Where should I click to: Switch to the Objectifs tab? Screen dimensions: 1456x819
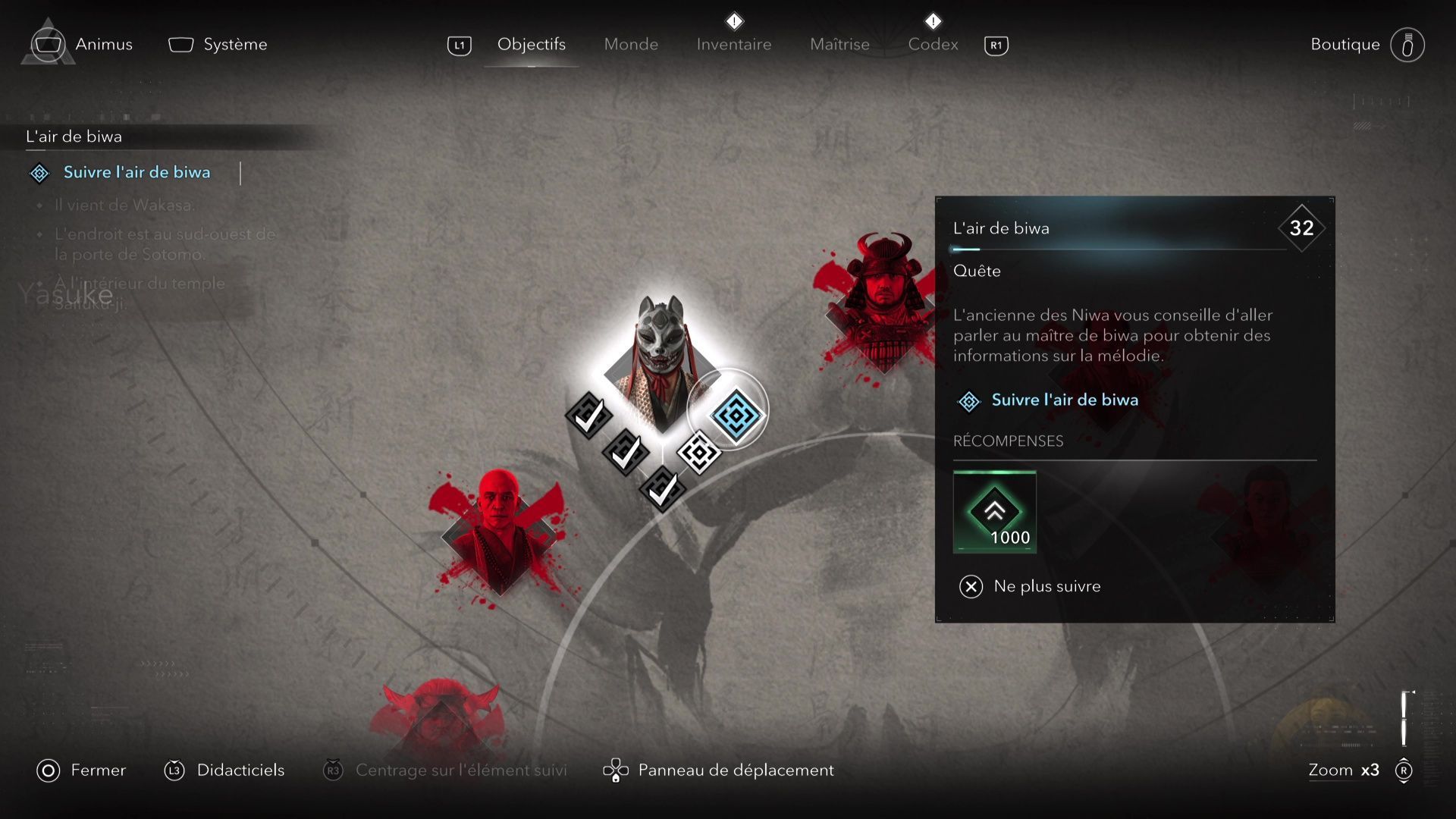[x=531, y=44]
